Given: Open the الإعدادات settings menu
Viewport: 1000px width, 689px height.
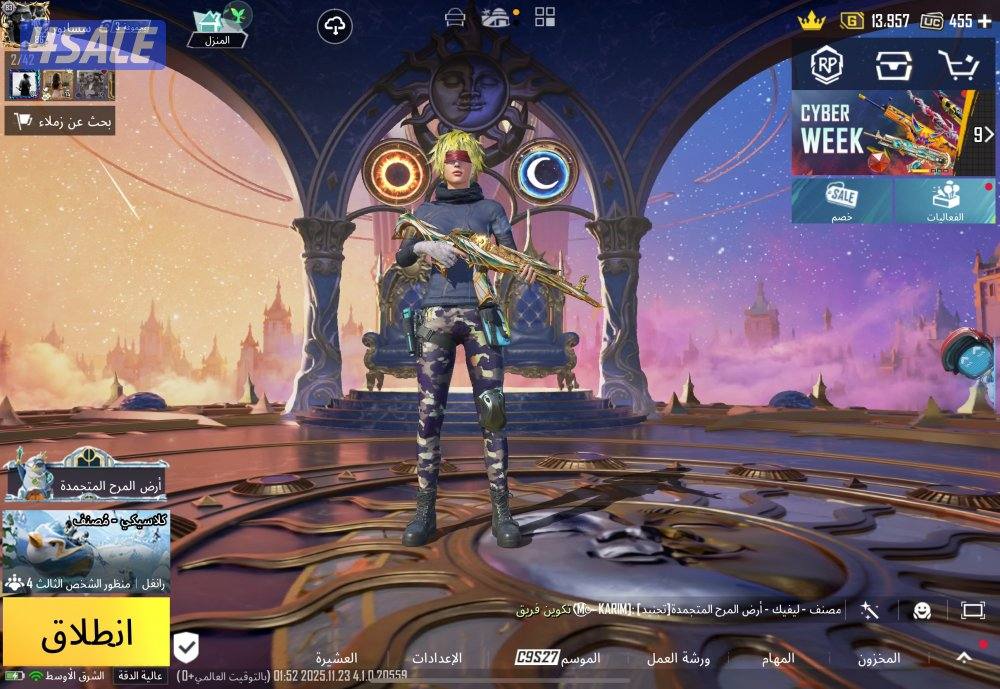Looking at the screenshot, I should (x=437, y=658).
